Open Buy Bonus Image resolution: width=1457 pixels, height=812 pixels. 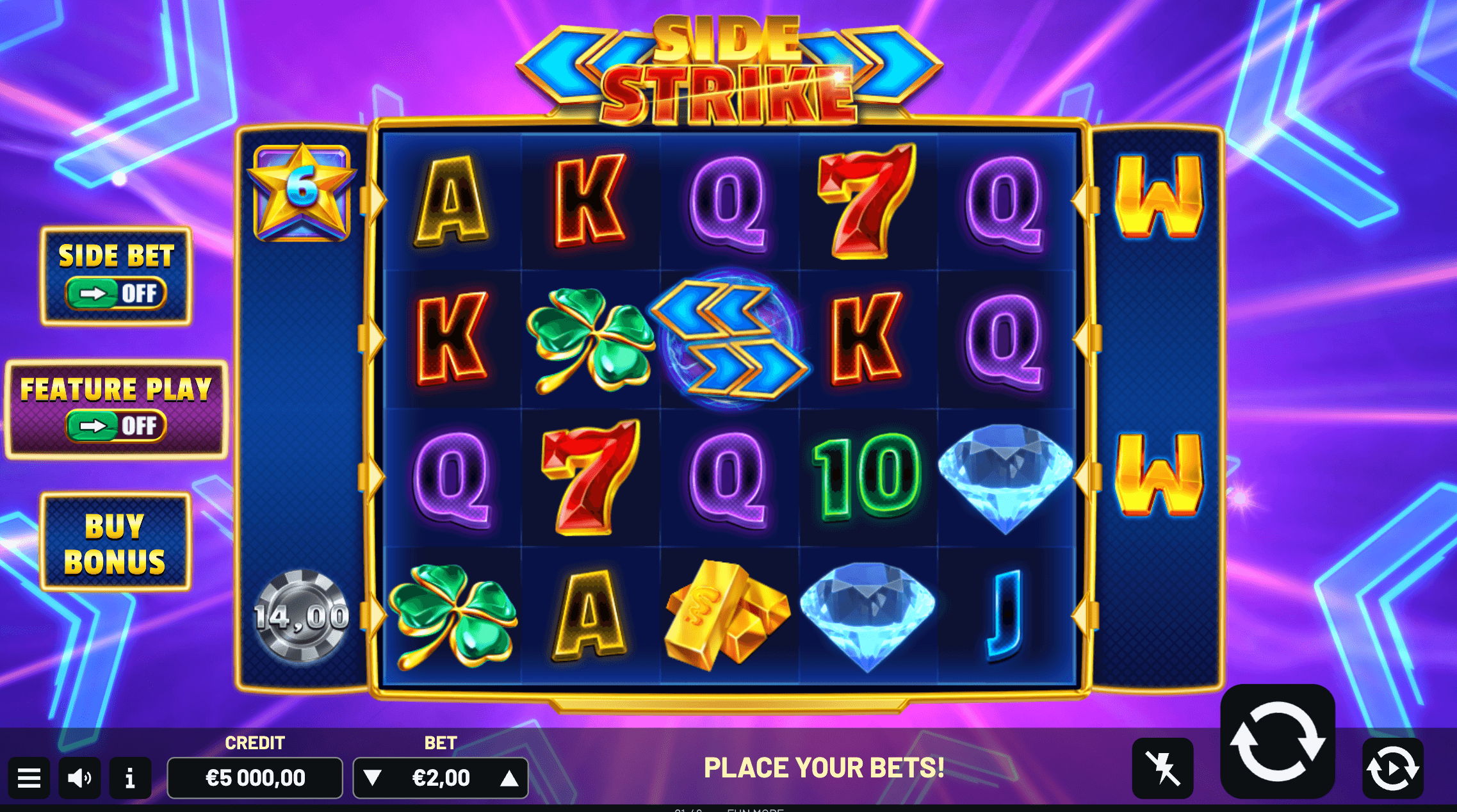[115, 543]
